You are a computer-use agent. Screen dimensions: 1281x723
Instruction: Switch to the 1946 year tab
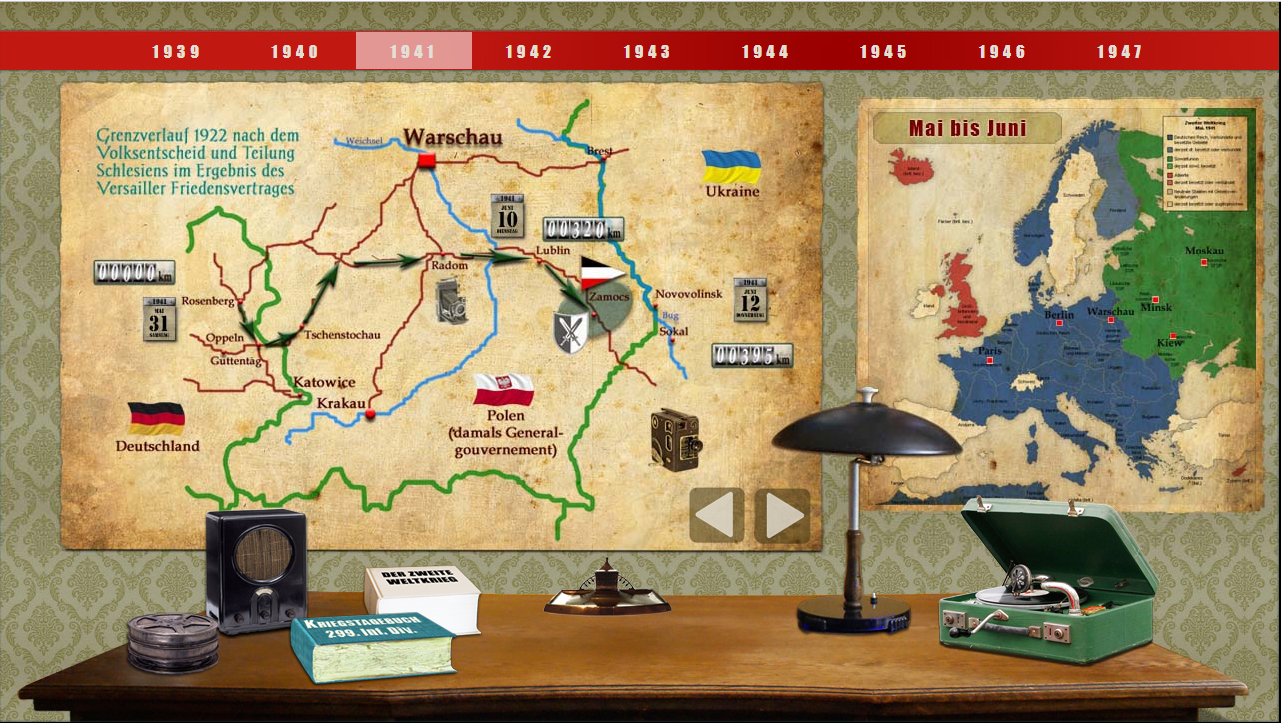click(x=1002, y=52)
